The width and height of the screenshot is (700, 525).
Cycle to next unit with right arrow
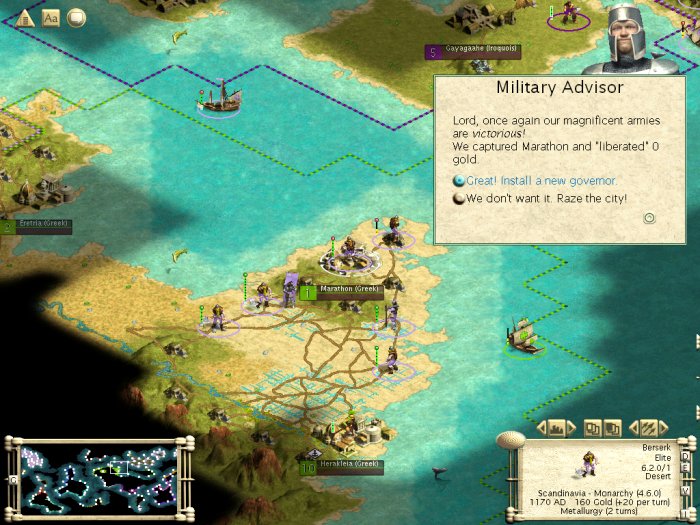(x=664, y=428)
